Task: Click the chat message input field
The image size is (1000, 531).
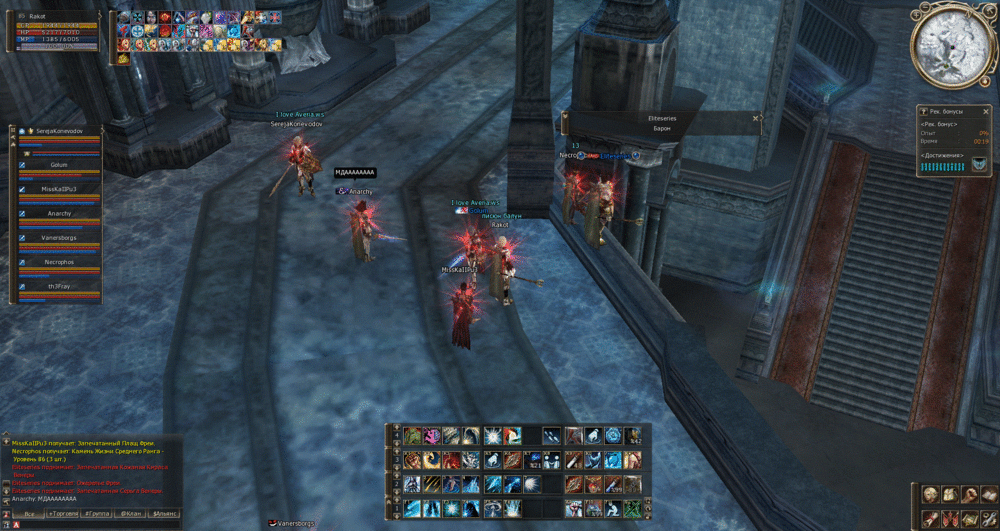Action: tap(100, 525)
